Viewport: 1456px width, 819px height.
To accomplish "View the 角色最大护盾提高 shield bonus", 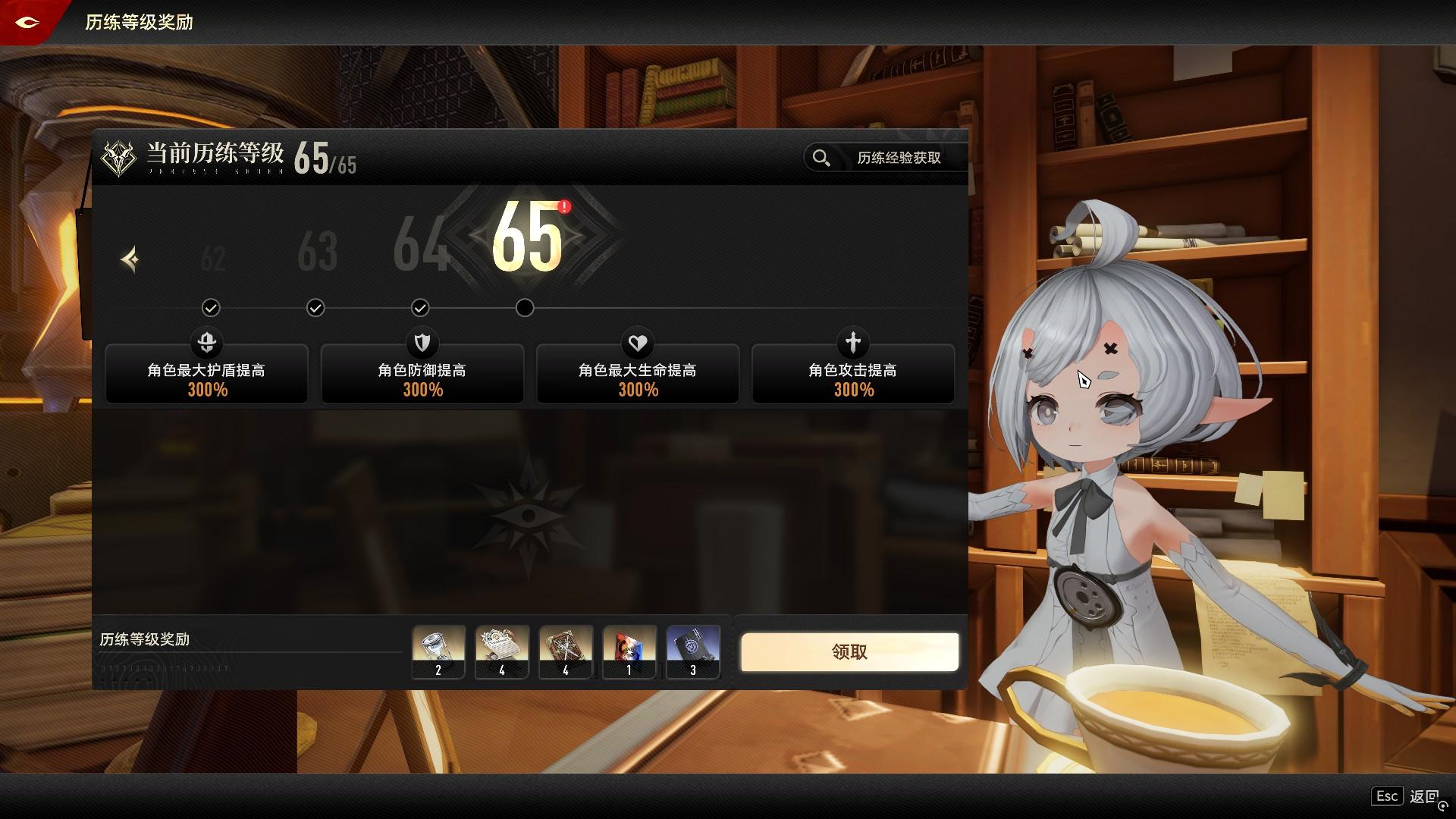I will click(x=206, y=374).
